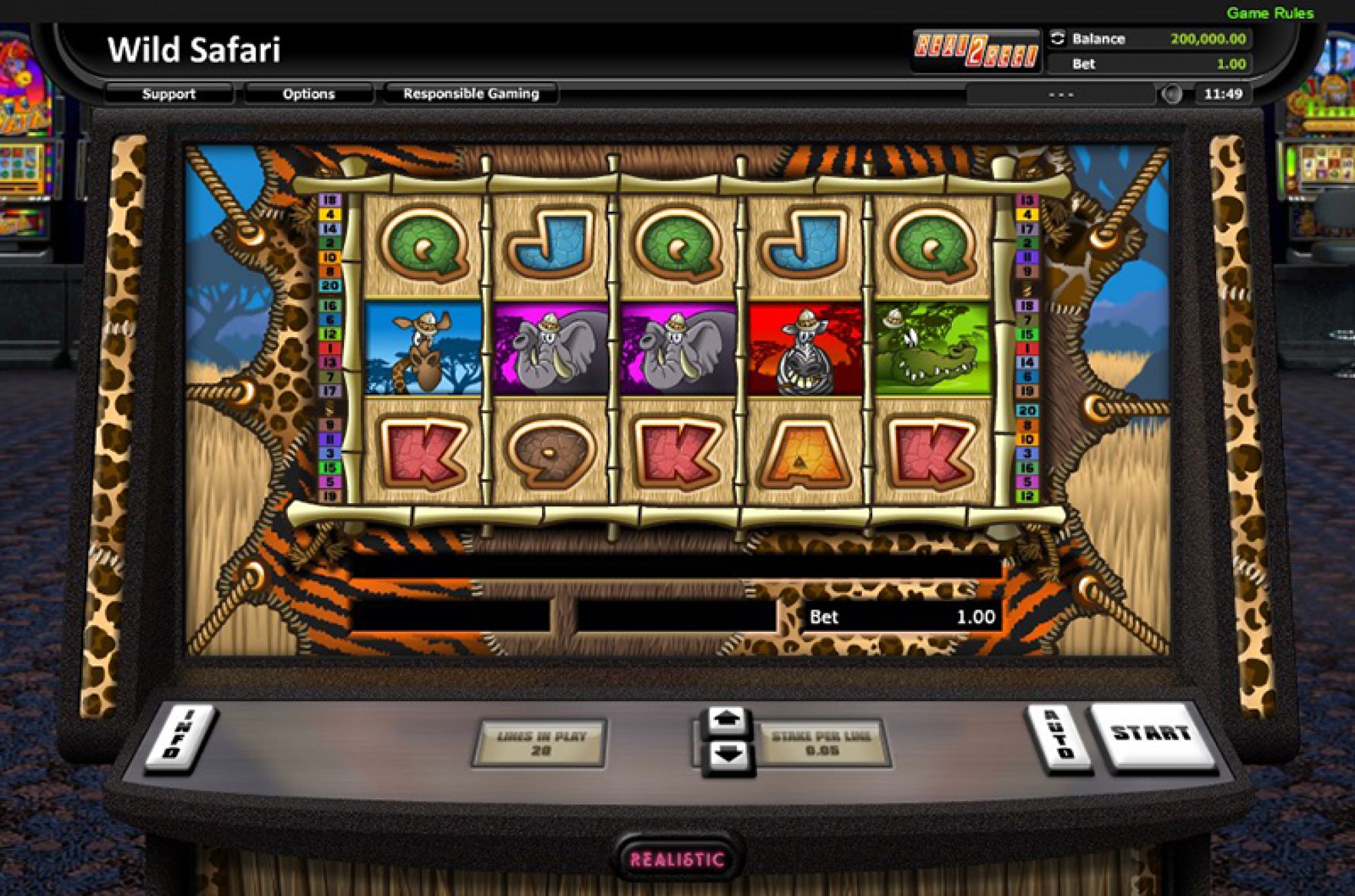Screen dimensions: 1355x896
Task: Change the Lines in Play setting
Action: [x=541, y=743]
